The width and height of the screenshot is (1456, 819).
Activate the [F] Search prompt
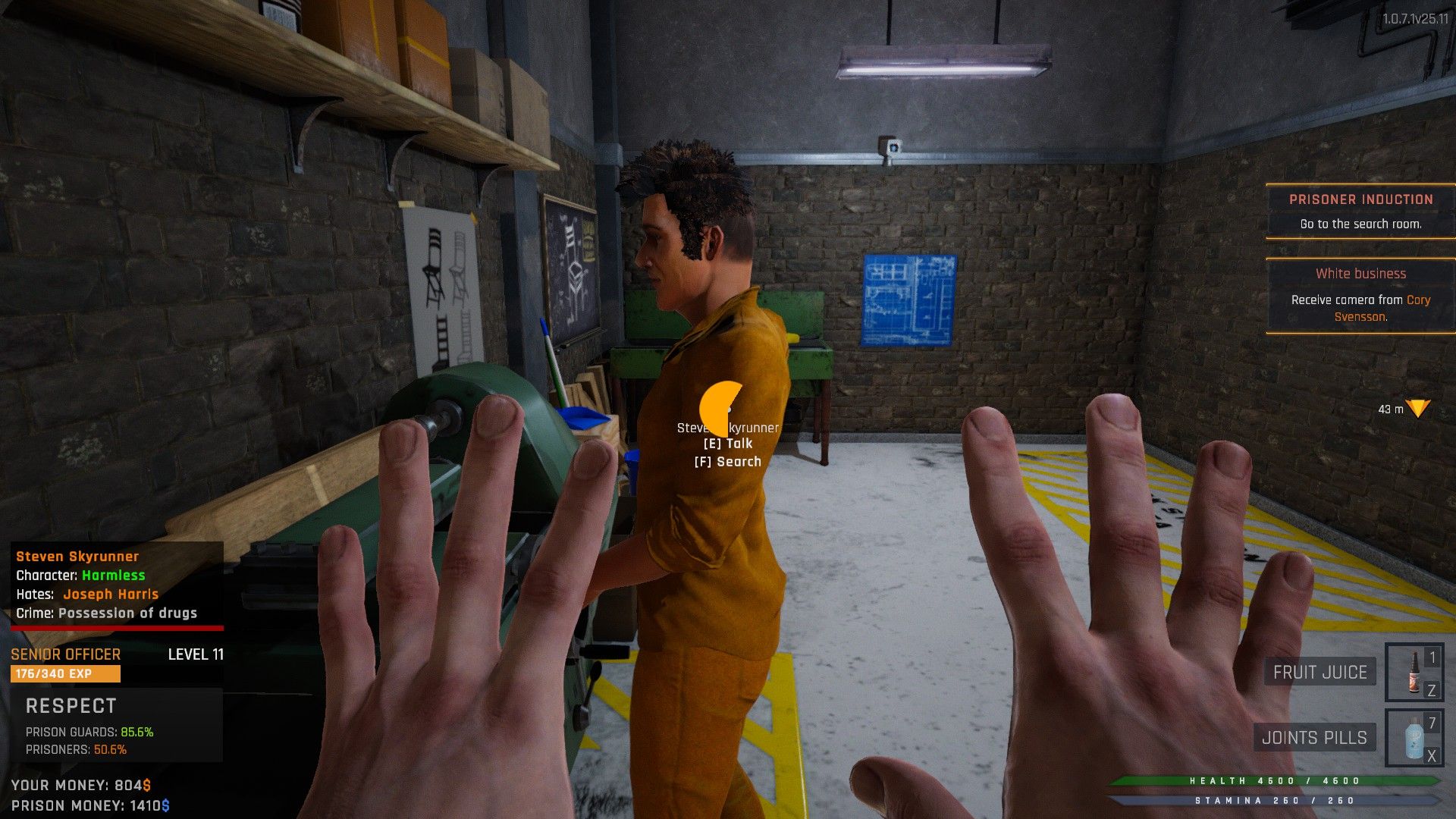727,461
